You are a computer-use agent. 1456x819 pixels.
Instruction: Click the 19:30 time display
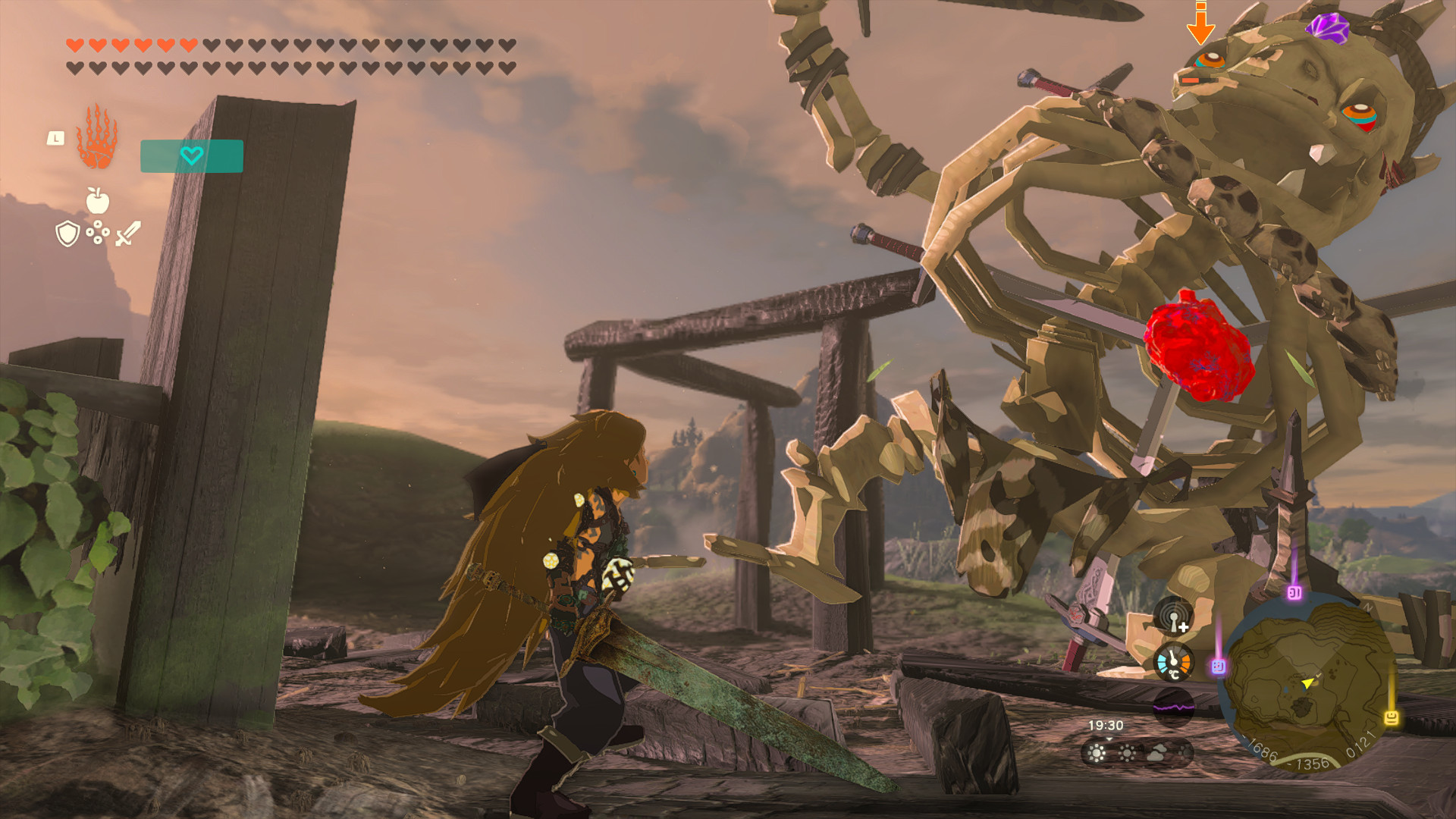pos(1106,724)
